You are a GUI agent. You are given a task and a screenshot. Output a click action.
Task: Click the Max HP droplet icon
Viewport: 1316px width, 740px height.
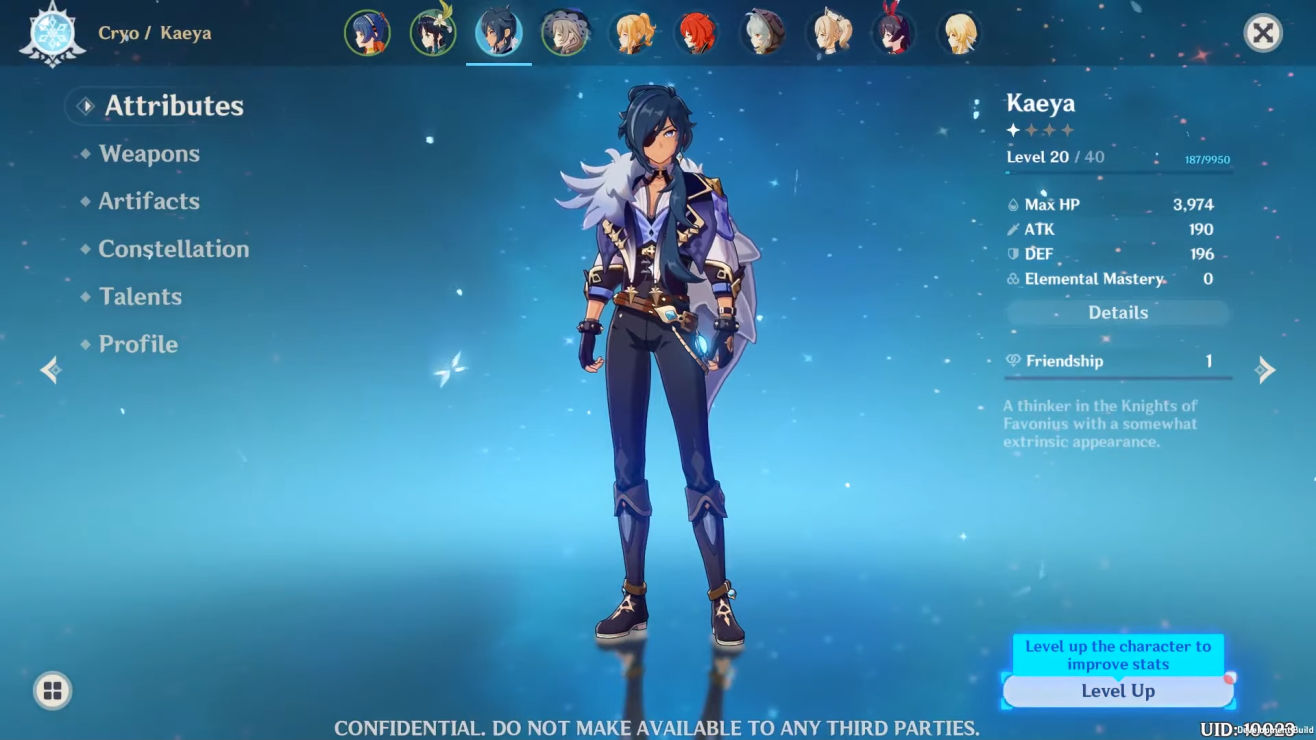point(1012,204)
